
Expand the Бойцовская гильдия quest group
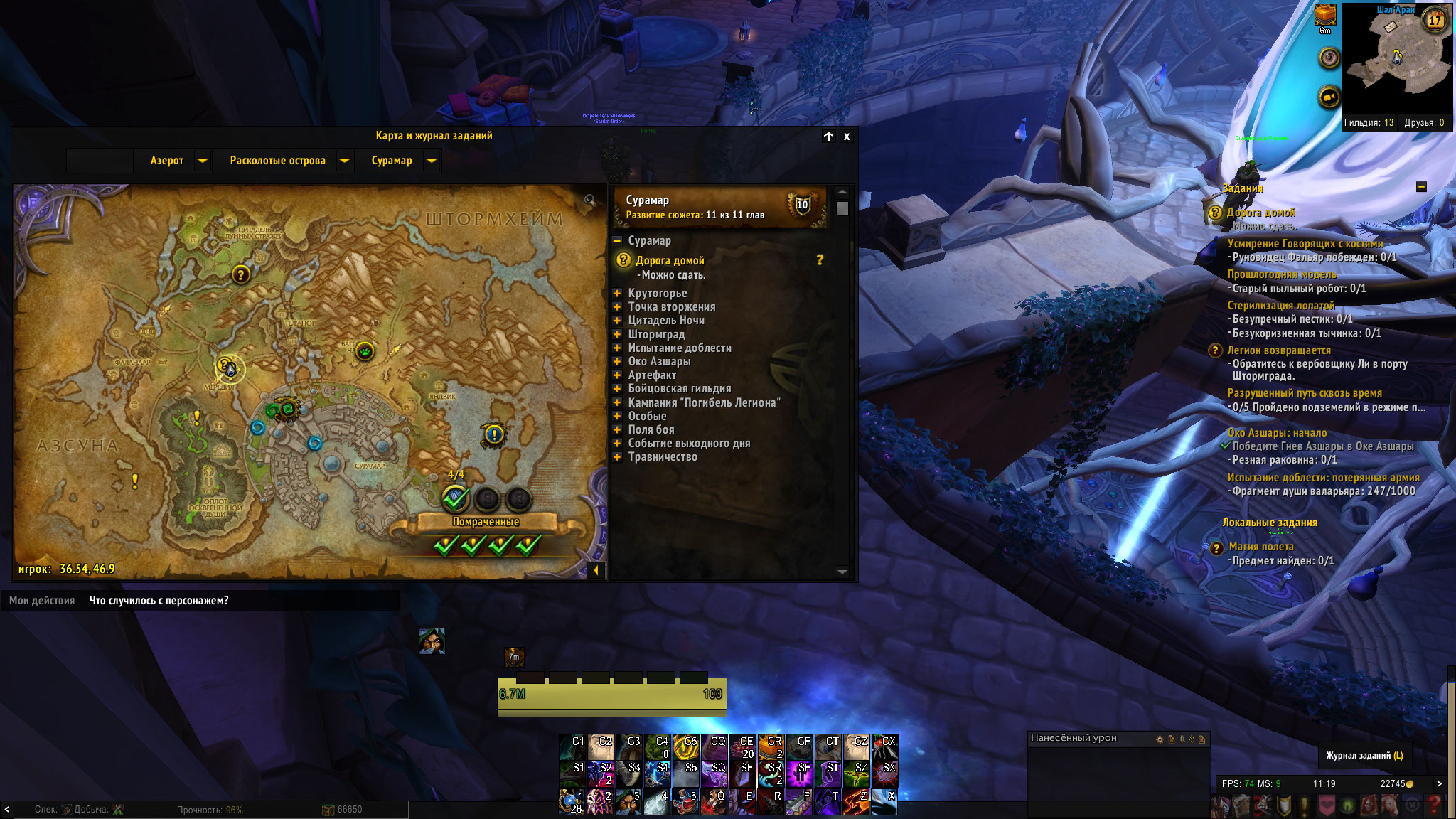tap(617, 389)
